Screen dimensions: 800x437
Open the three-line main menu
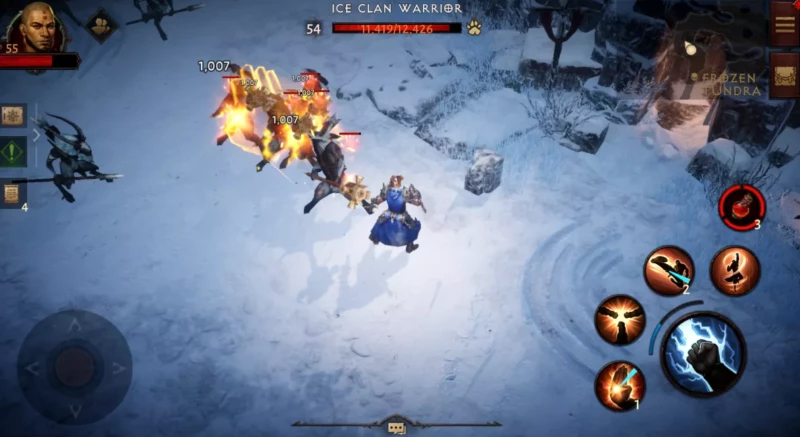(x=784, y=22)
